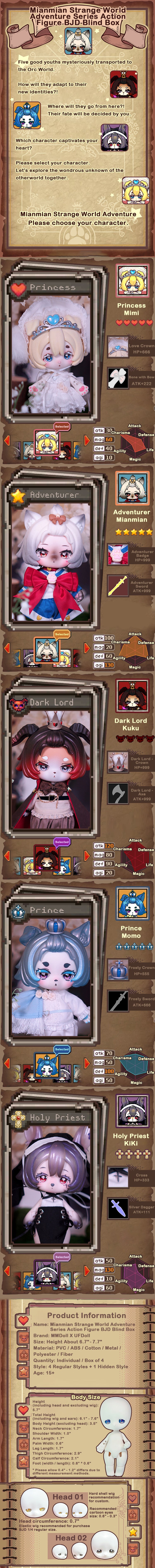Screen dimensions: 155x1568
Task: Choose the Prince character card
Action: point(52,972)
